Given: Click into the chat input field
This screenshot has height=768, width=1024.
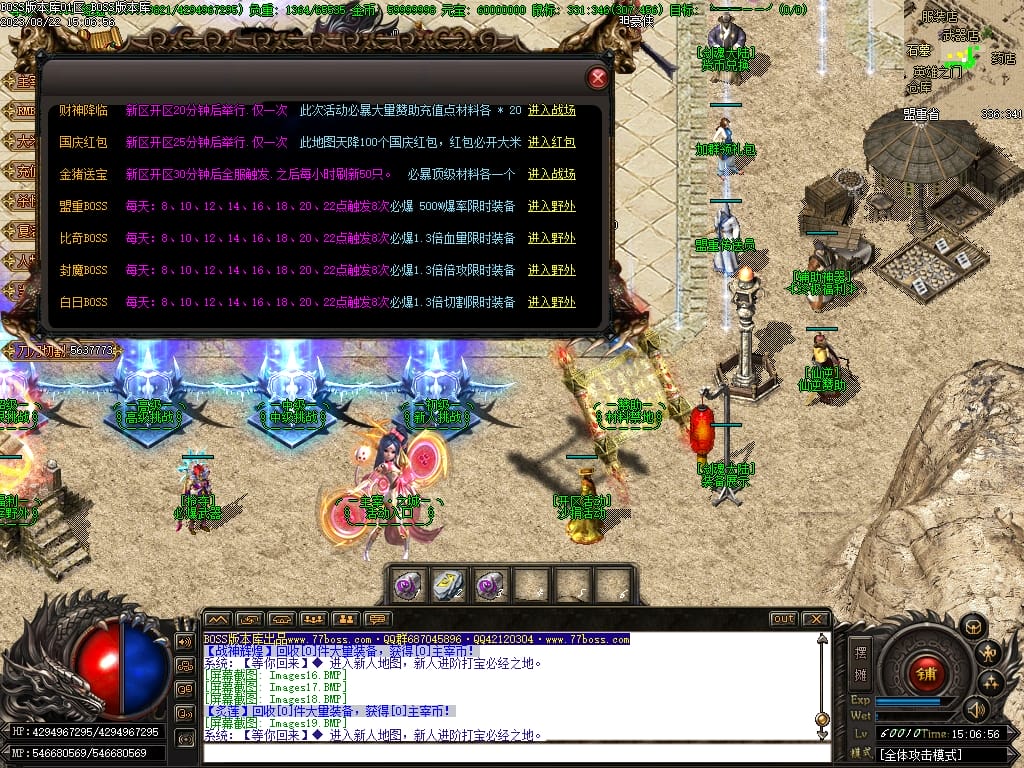Looking at the screenshot, I should [510, 752].
